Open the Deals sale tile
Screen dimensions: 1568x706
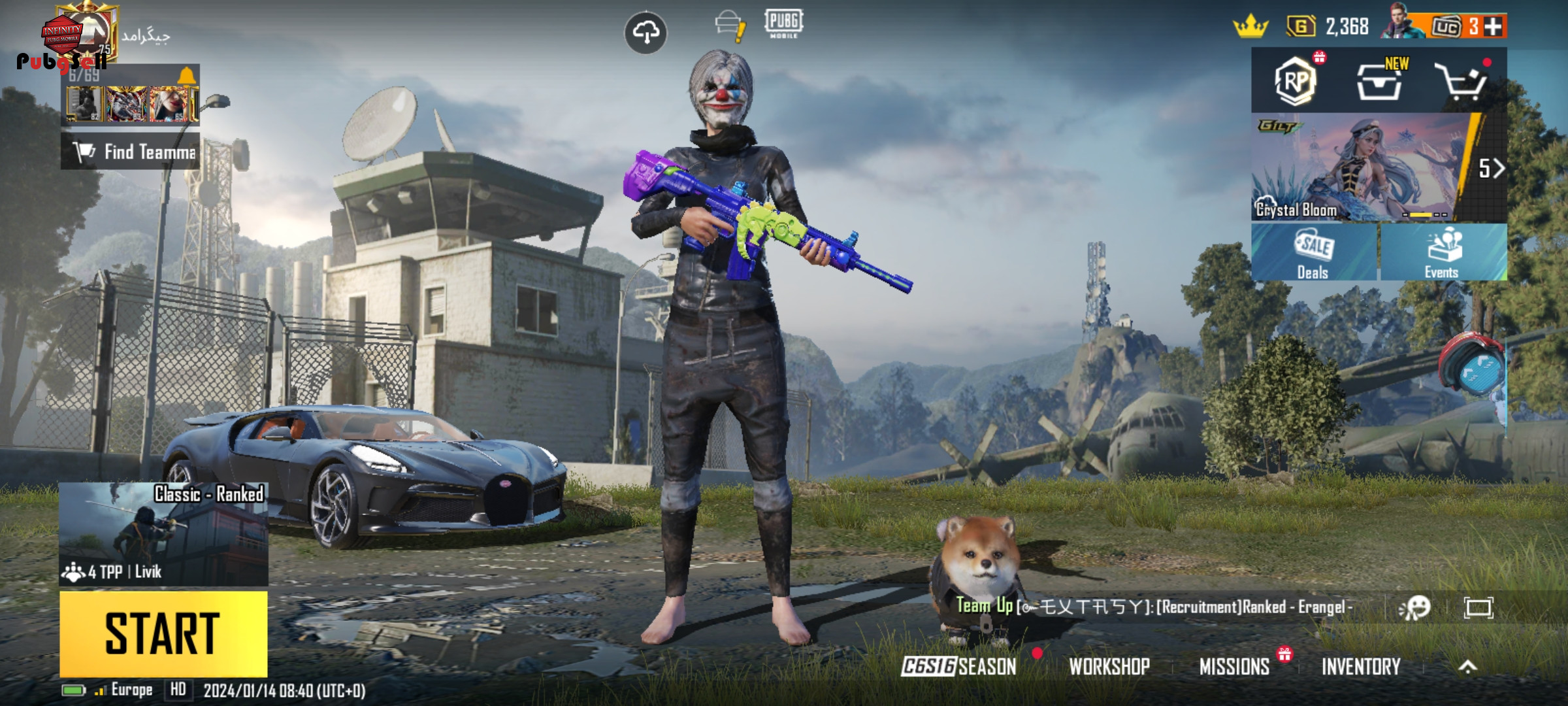click(x=1313, y=253)
